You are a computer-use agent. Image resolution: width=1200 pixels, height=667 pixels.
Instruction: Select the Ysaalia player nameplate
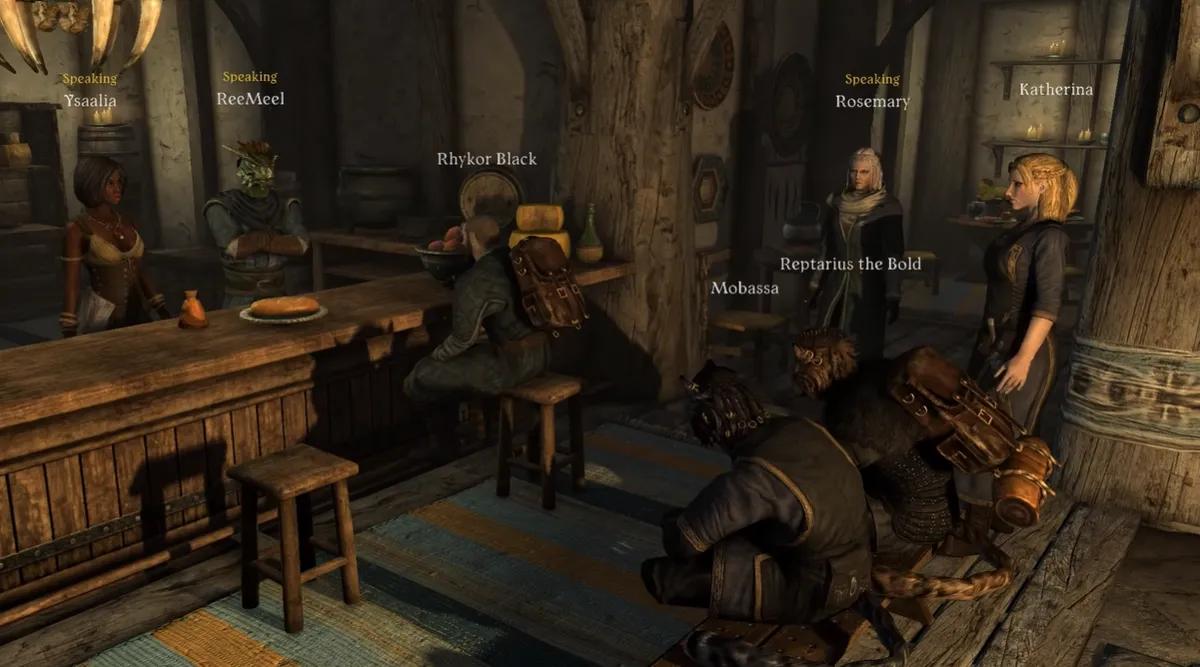click(x=90, y=100)
